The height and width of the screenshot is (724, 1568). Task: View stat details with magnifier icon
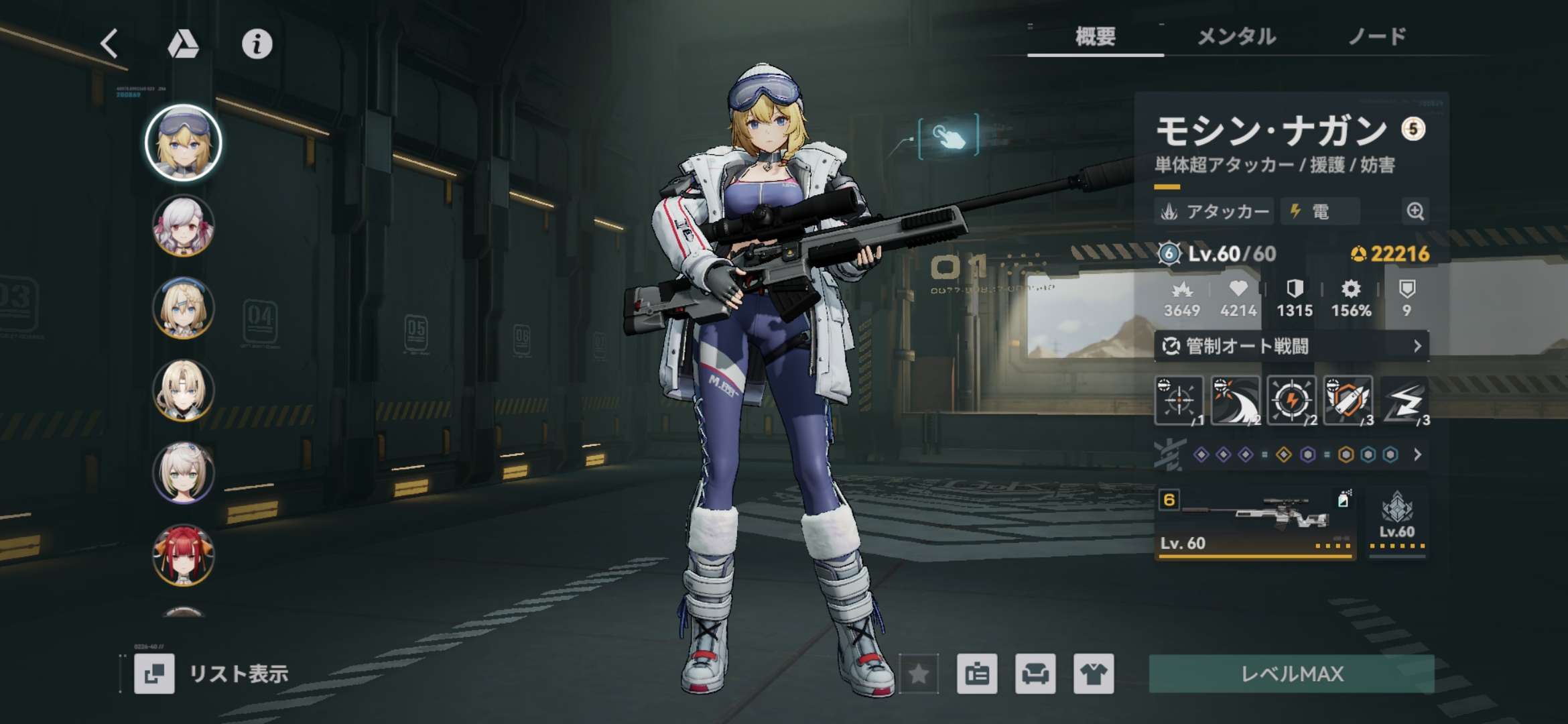[1415, 212]
